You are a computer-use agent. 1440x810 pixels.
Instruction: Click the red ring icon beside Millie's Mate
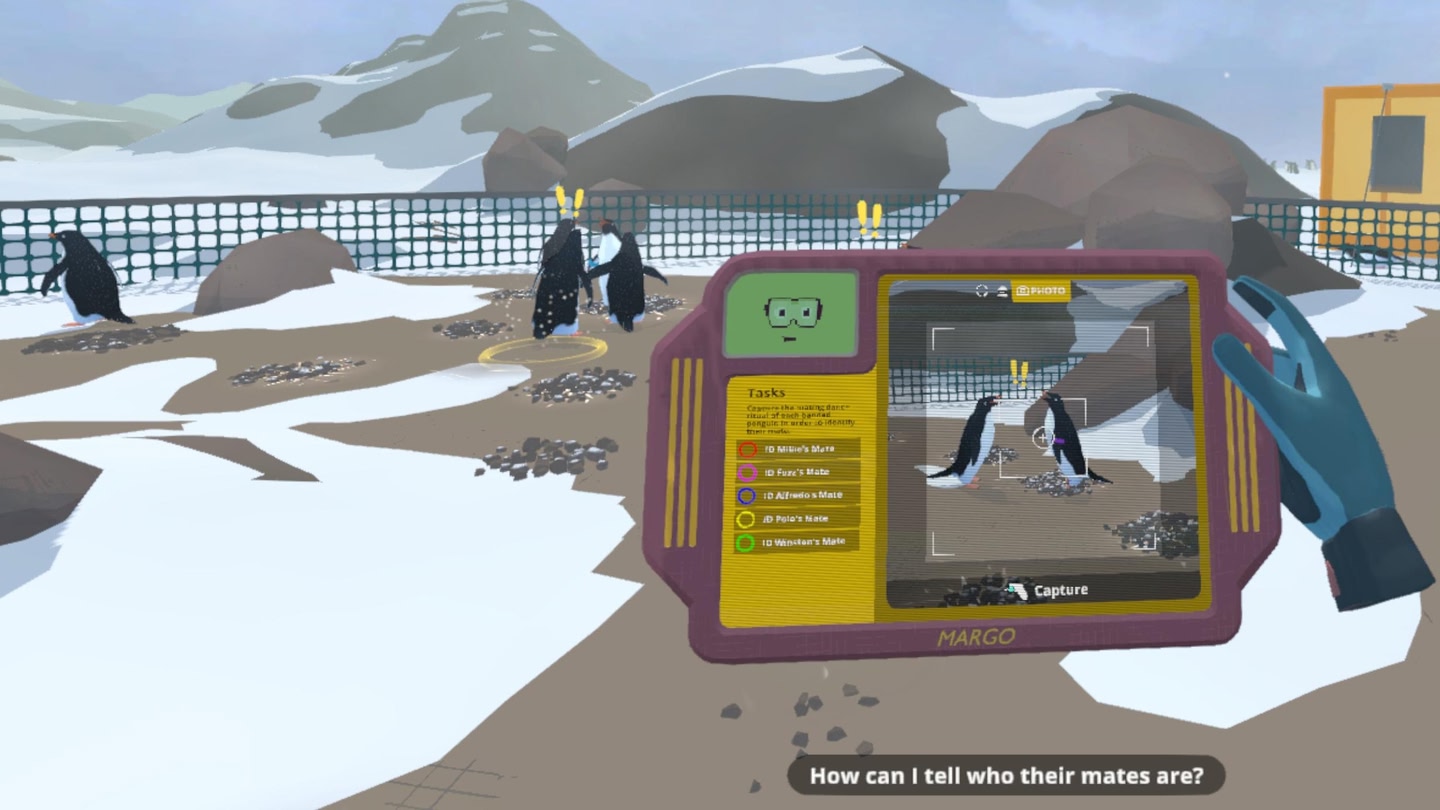point(748,449)
